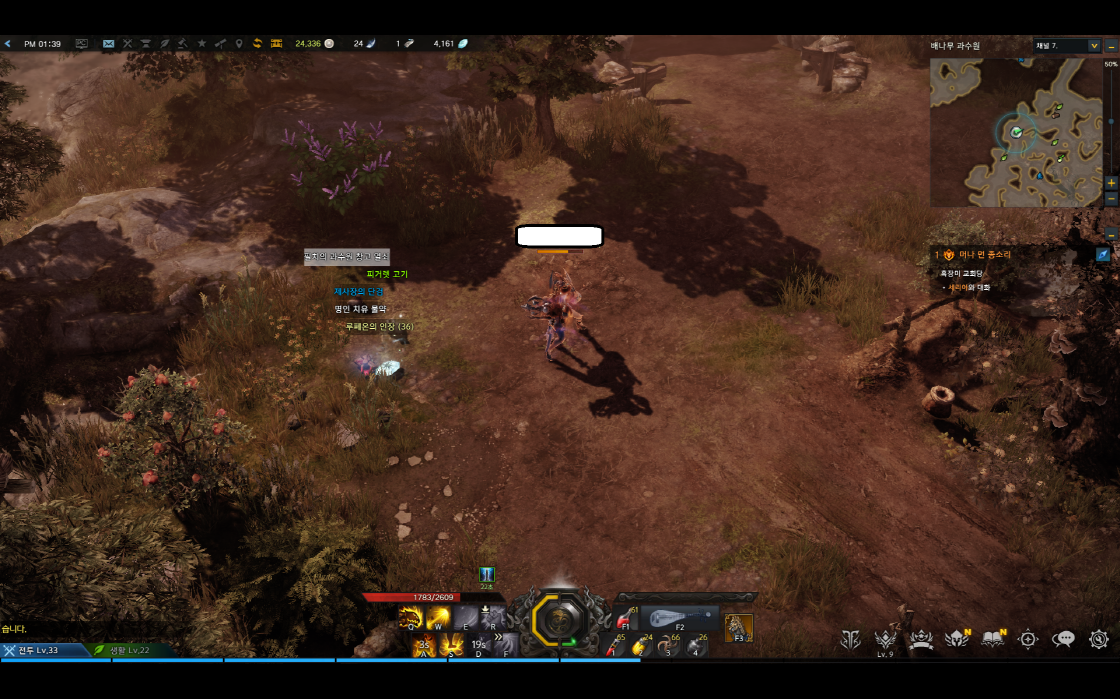Viewport: 1120px width, 699px height.
Task: Use the W golden strike skill
Action: pos(437,619)
